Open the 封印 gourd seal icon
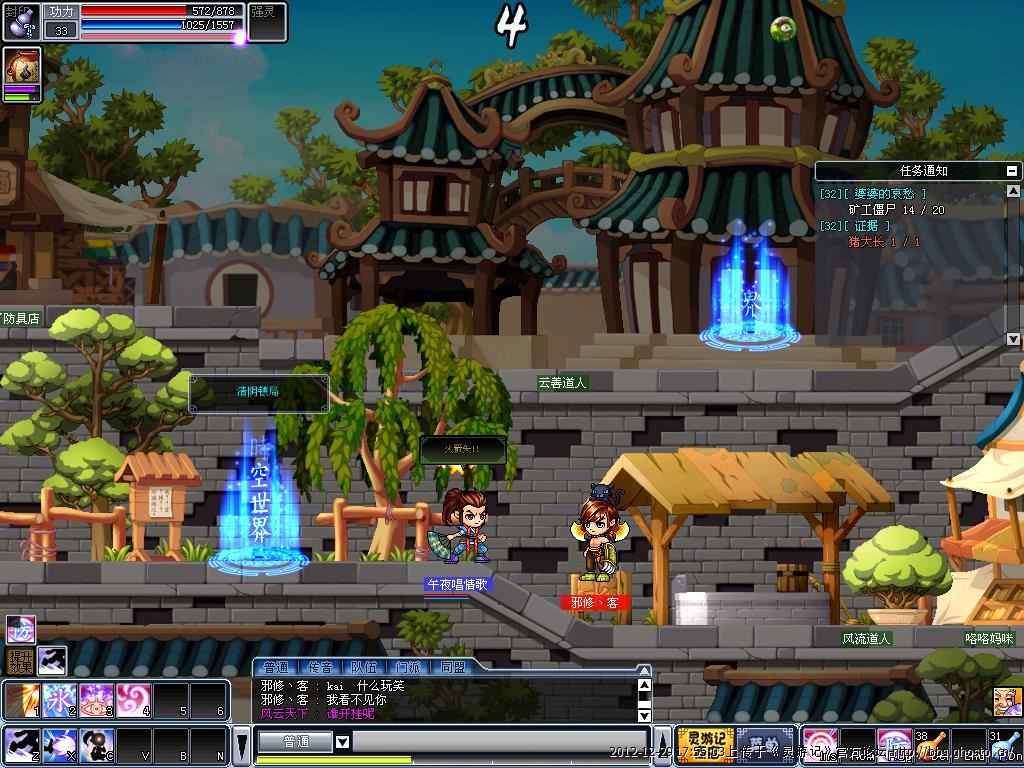 point(21,21)
